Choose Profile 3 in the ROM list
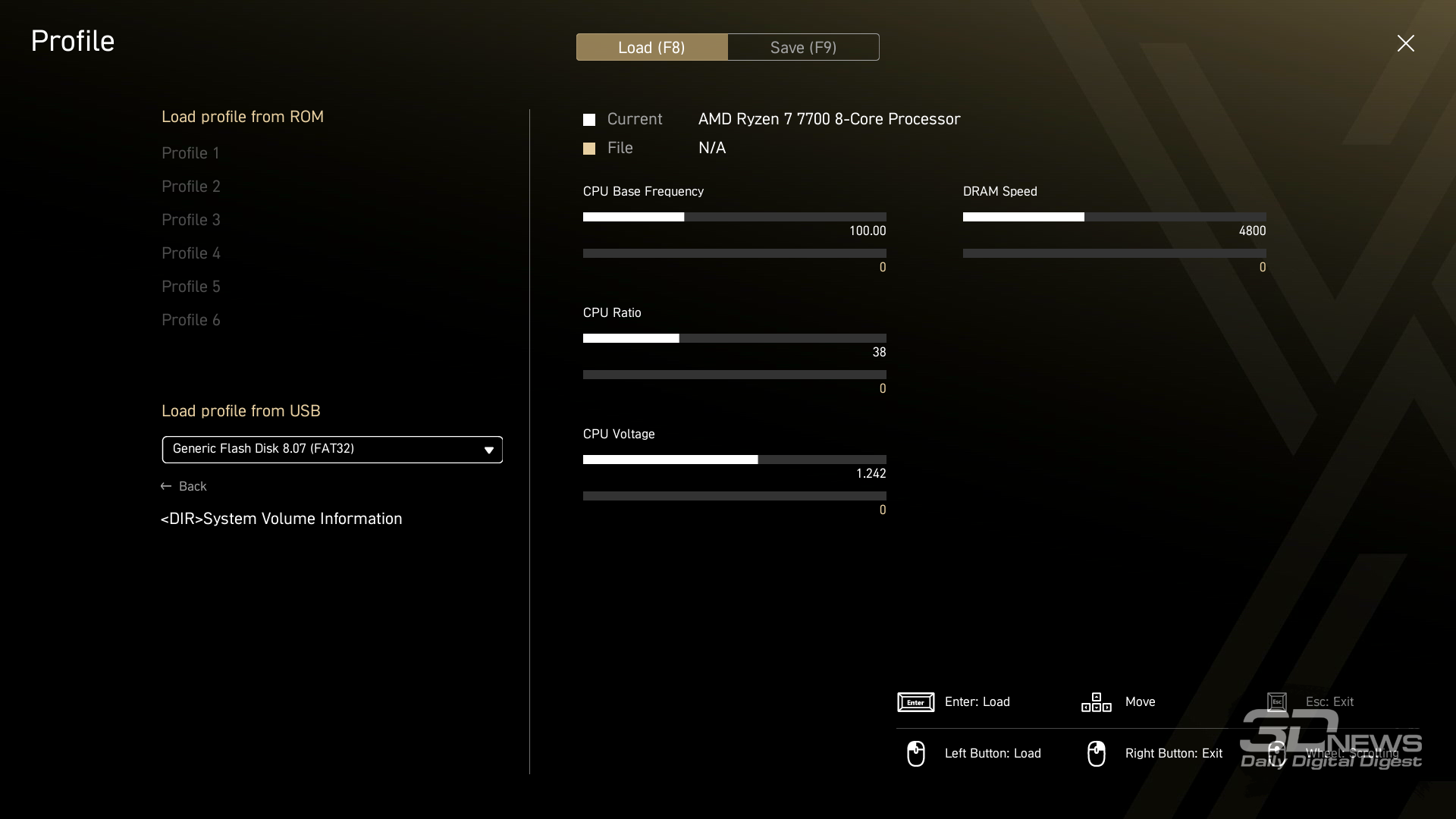The width and height of the screenshot is (1456, 819). pos(190,220)
